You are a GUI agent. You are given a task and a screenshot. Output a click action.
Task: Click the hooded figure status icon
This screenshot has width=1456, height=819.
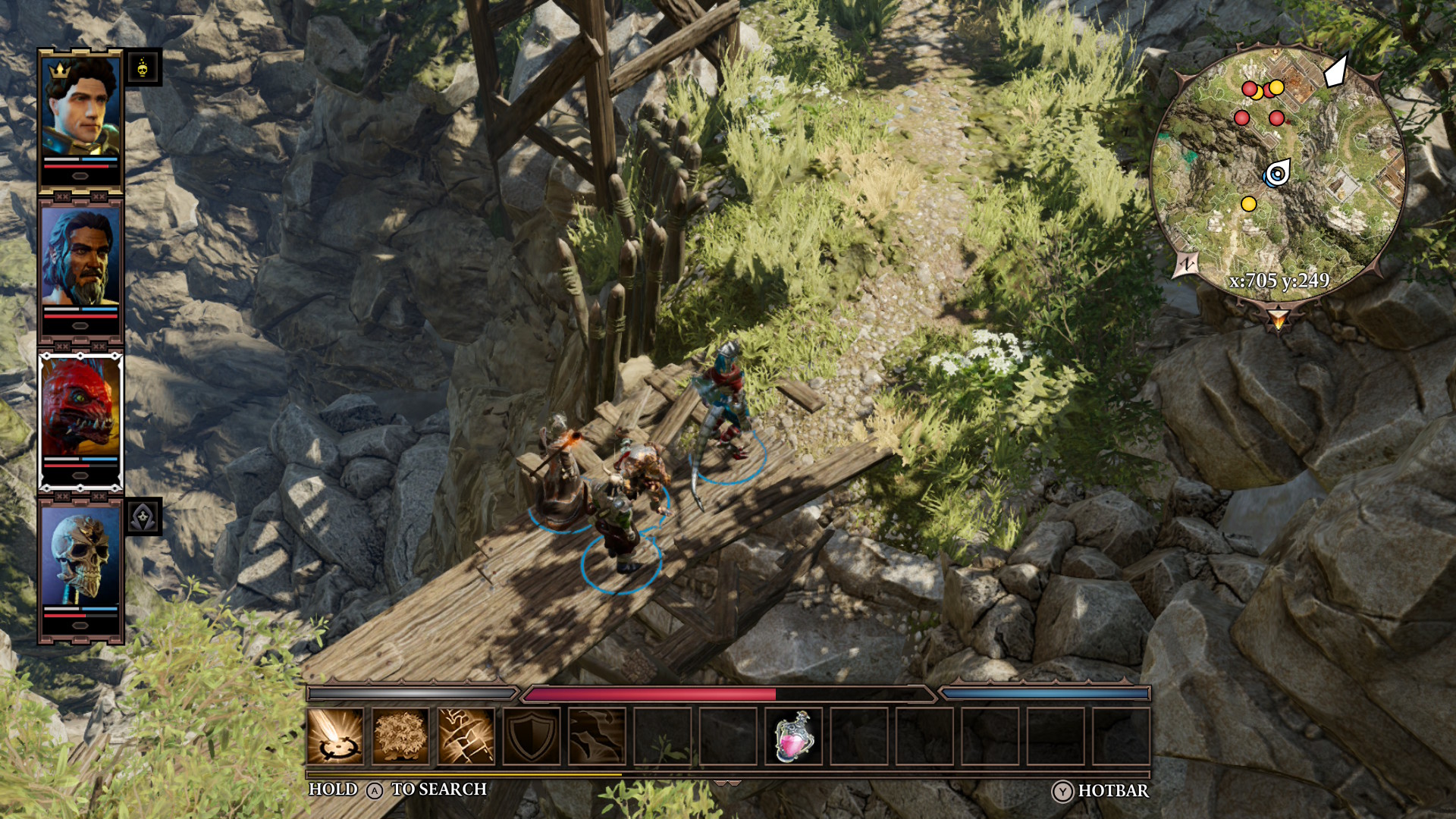pyautogui.click(x=143, y=517)
